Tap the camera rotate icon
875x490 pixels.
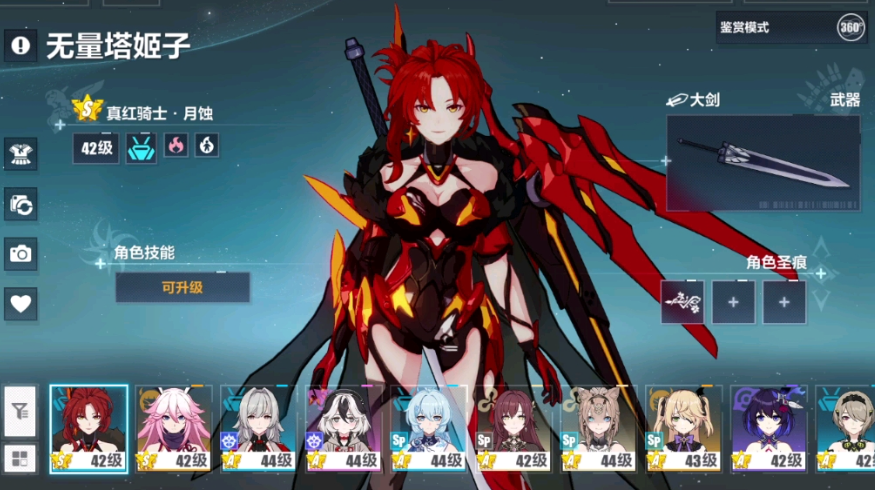[x=21, y=203]
